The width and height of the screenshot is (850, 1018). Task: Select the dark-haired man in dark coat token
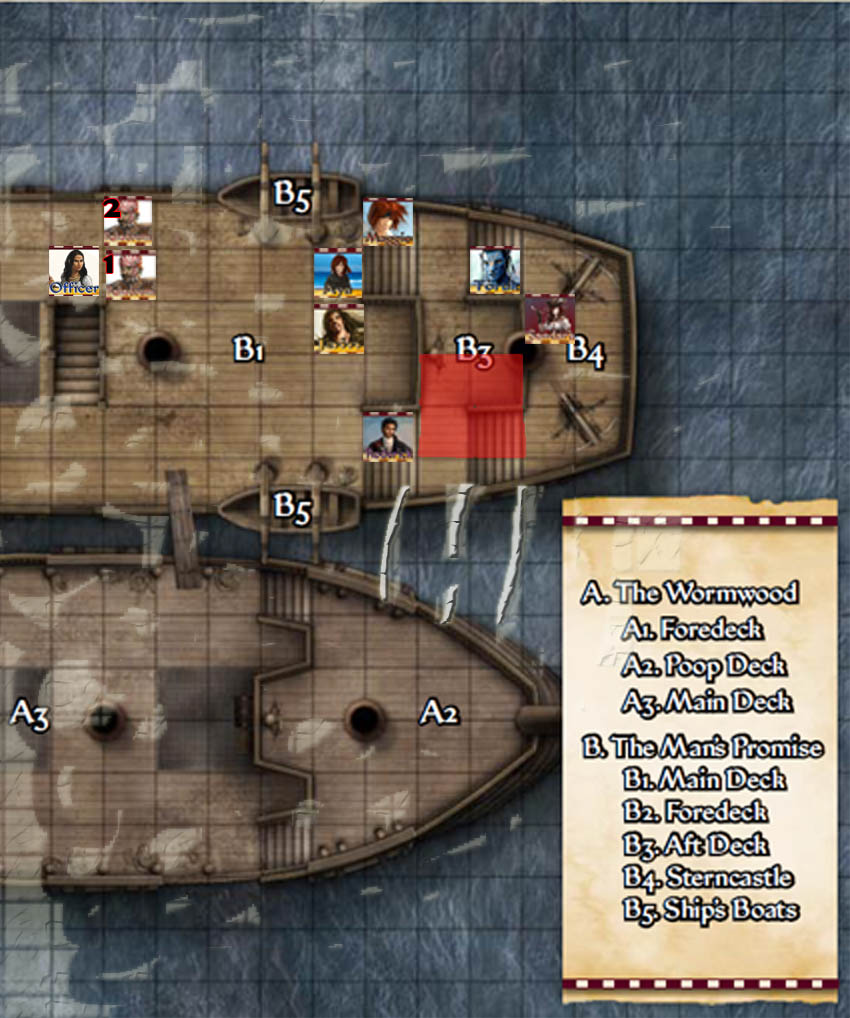pos(388,436)
